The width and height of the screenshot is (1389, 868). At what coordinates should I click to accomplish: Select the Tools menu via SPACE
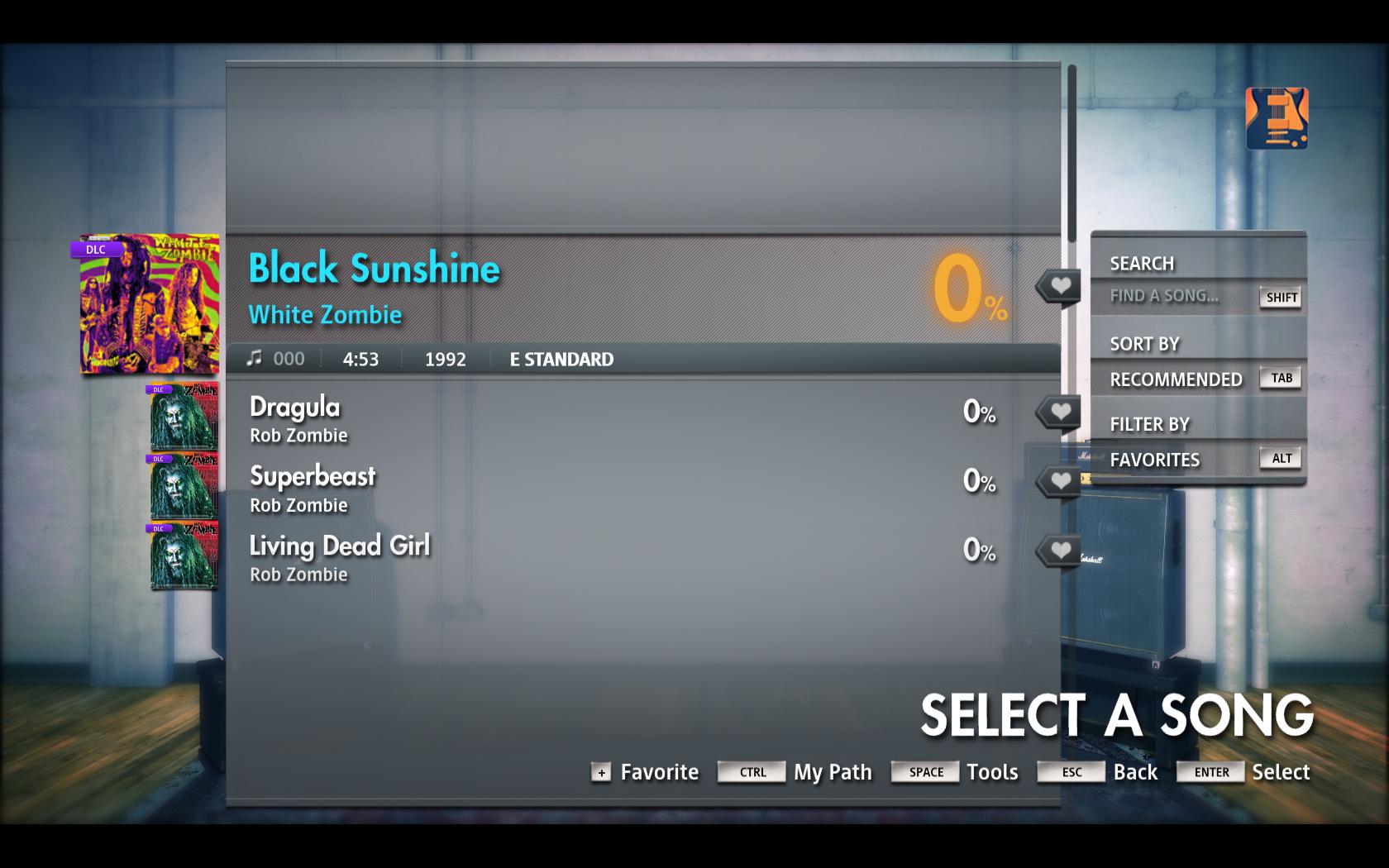click(924, 772)
